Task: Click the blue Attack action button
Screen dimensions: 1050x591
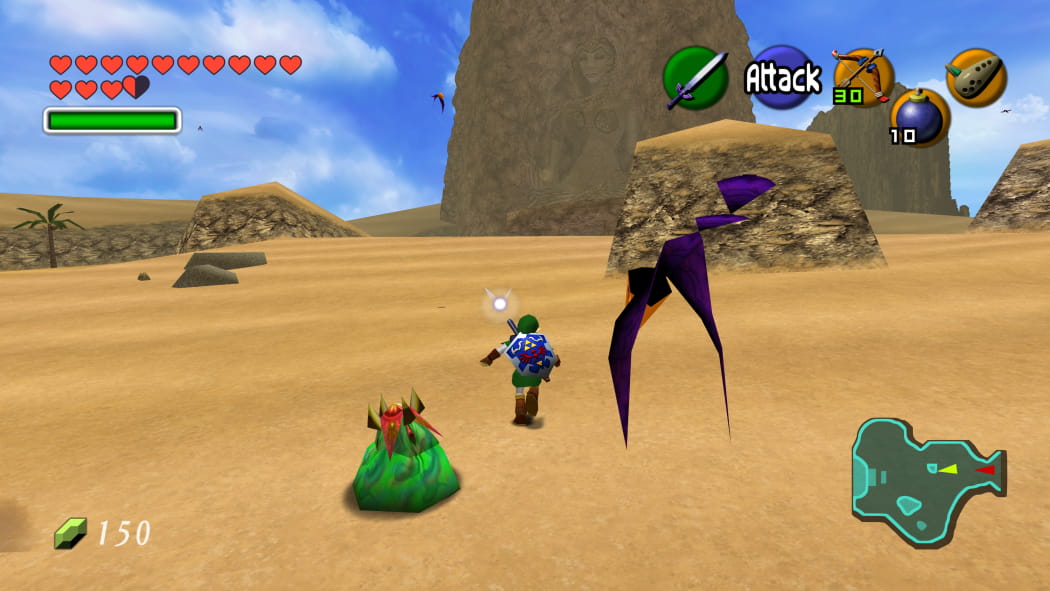Action: point(783,77)
